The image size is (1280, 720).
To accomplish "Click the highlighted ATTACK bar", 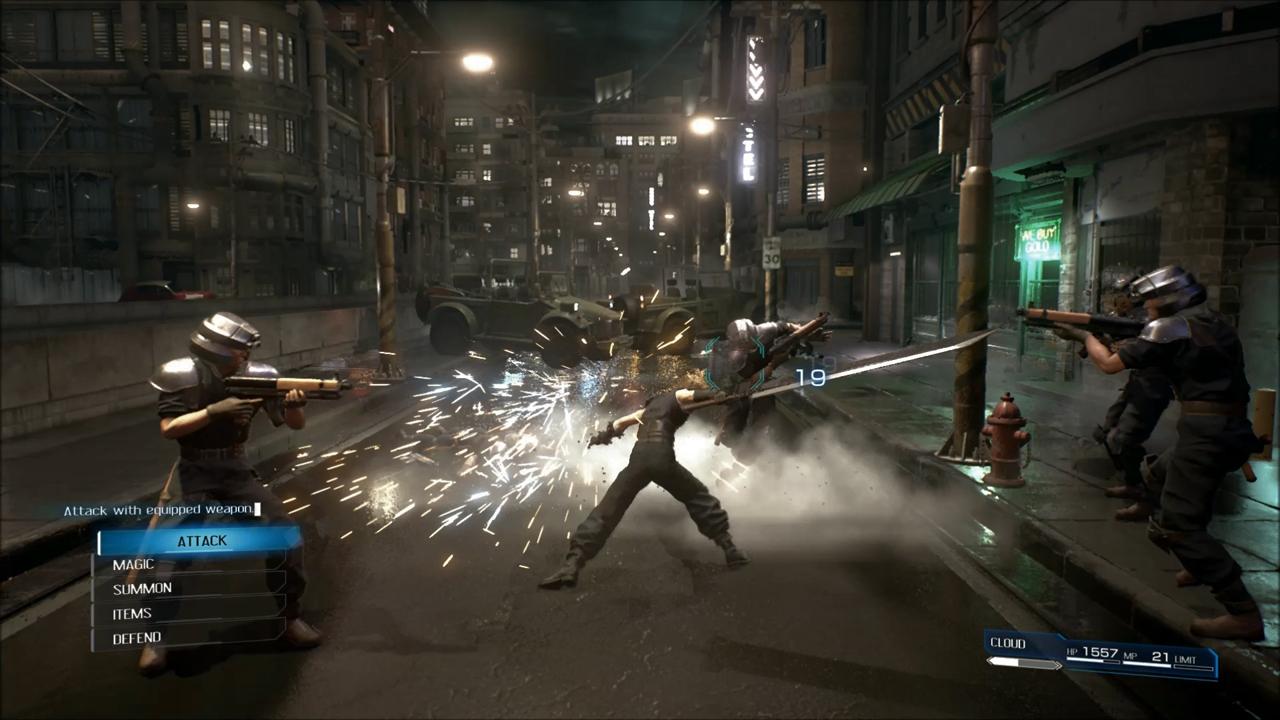I will click(202, 540).
